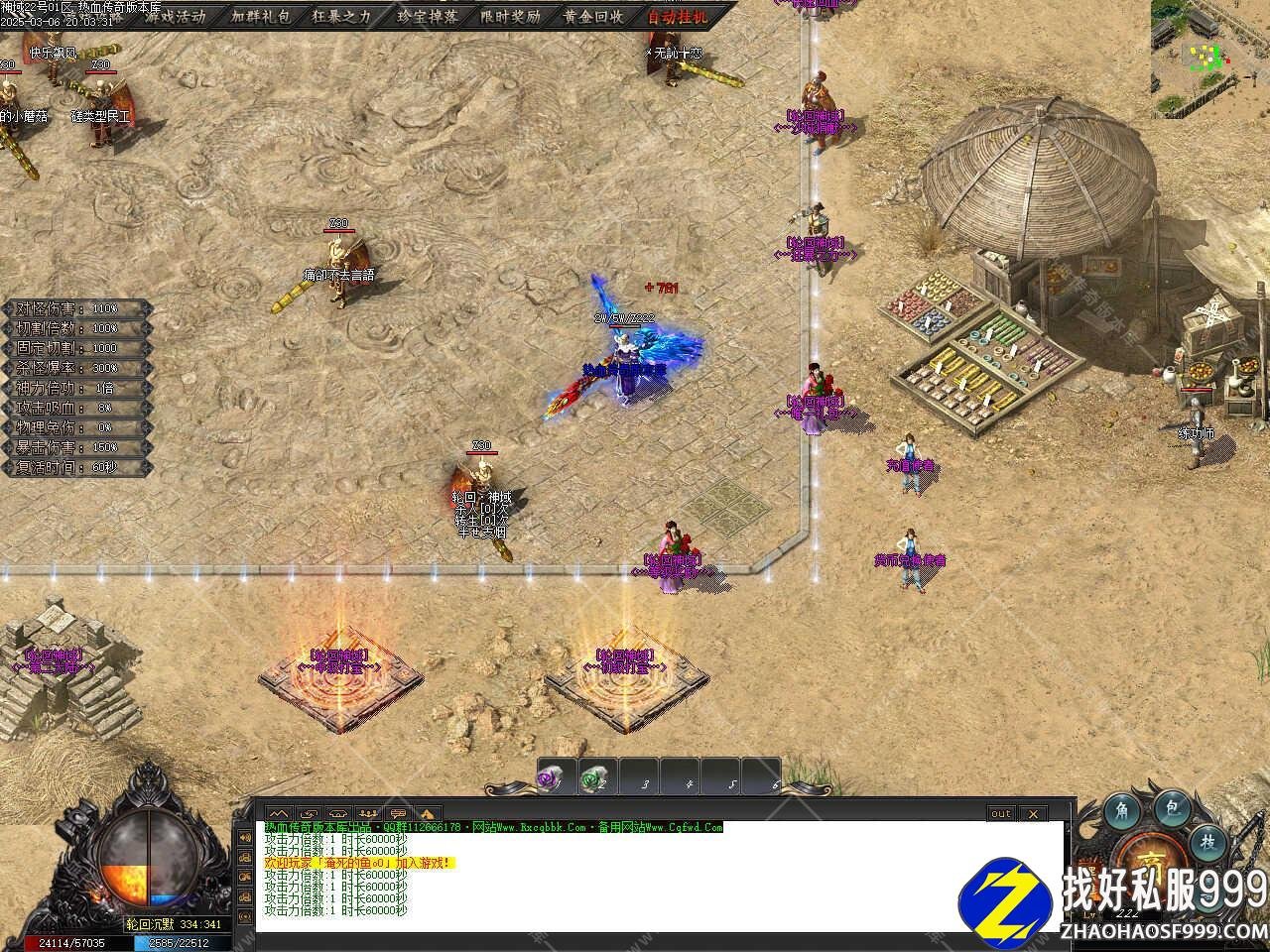Click the group chat channel icon with three figures

coord(367,814)
